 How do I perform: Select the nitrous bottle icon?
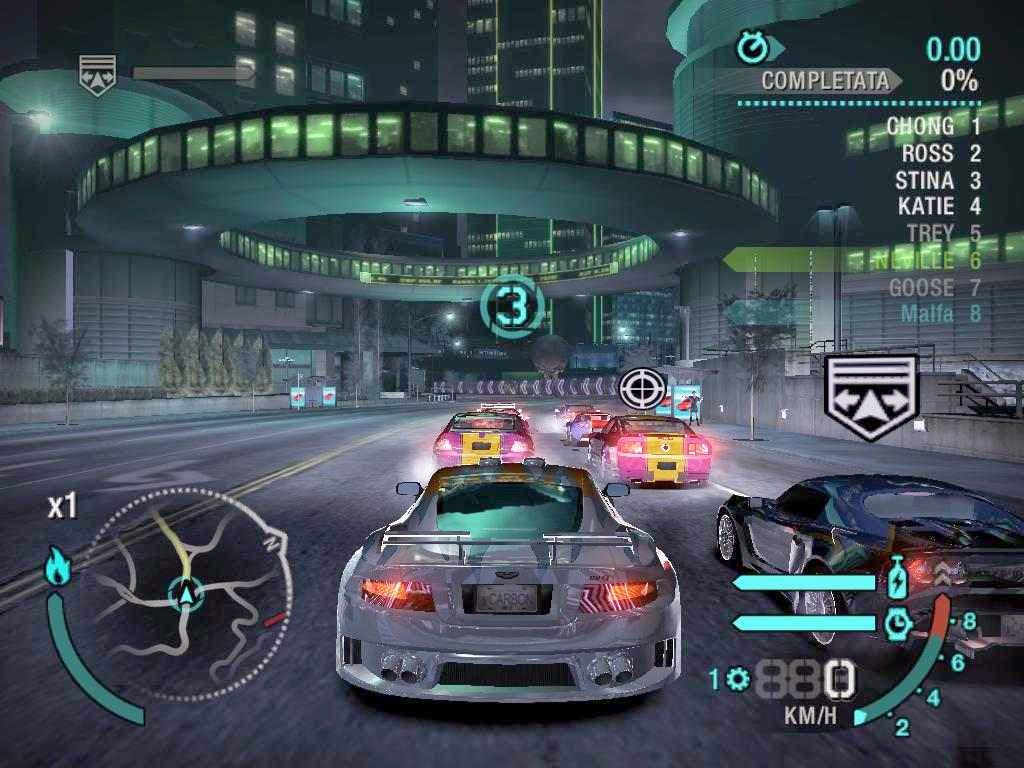click(898, 580)
